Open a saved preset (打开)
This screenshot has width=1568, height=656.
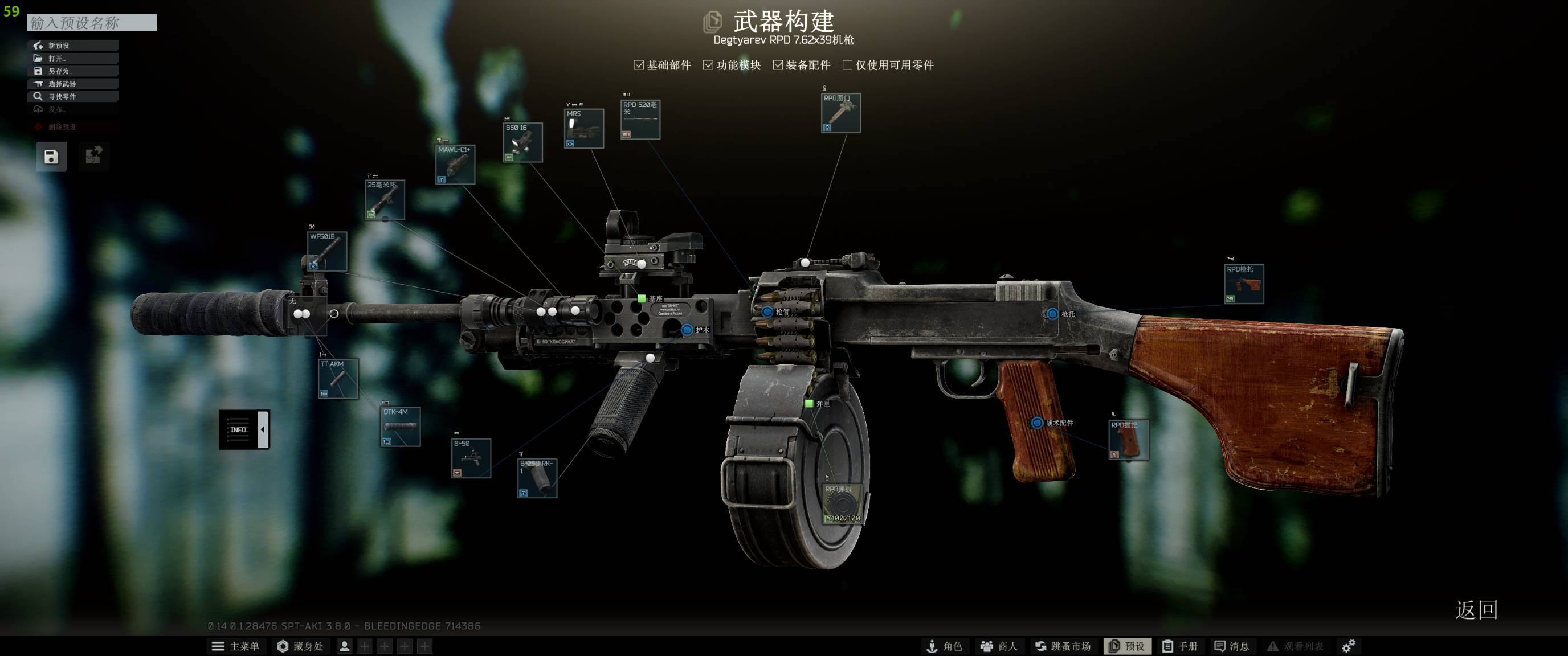point(72,59)
